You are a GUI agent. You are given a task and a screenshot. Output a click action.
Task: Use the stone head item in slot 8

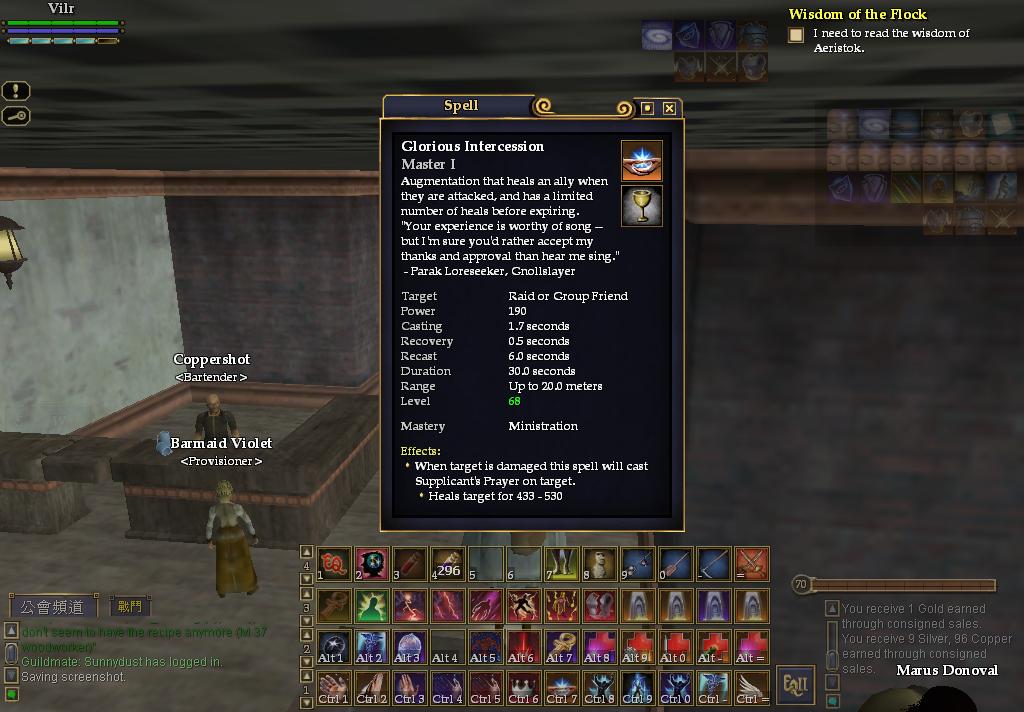point(599,564)
